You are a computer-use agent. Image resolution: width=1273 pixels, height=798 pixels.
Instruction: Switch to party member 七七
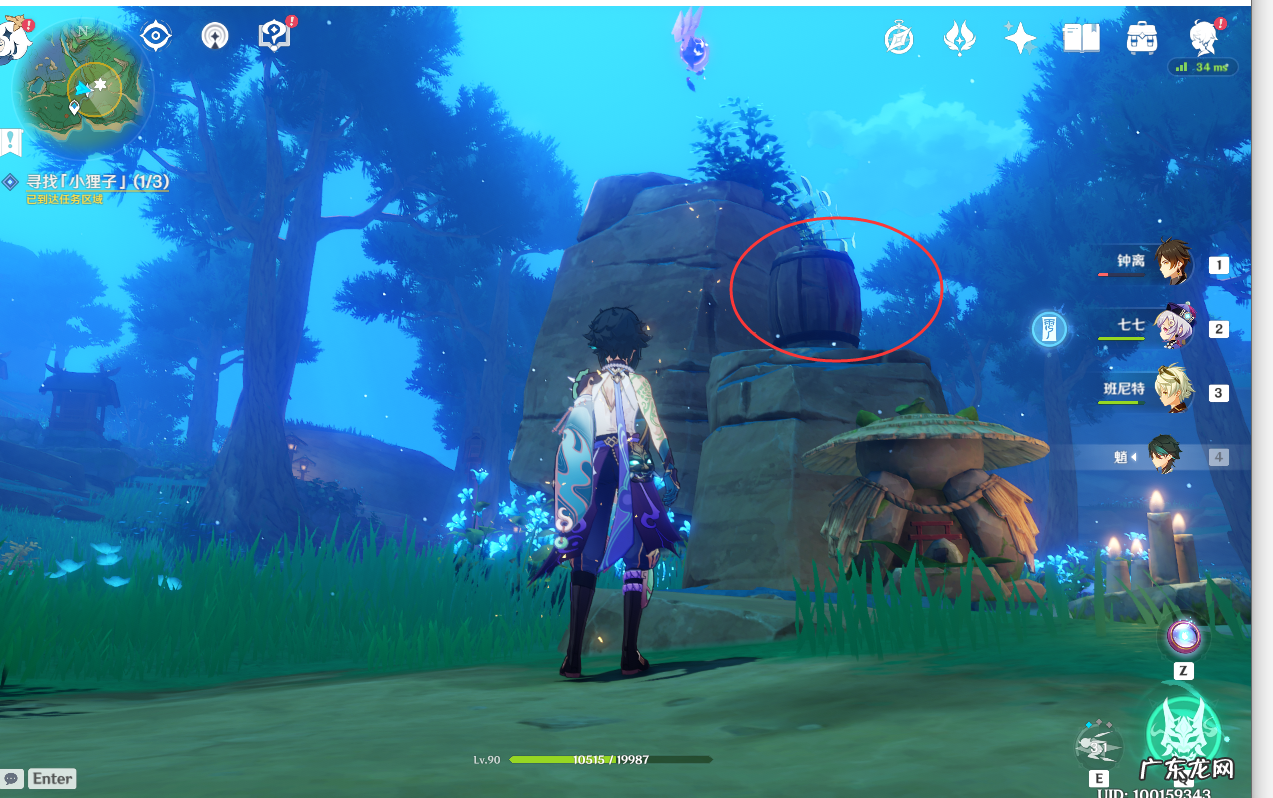(1173, 328)
